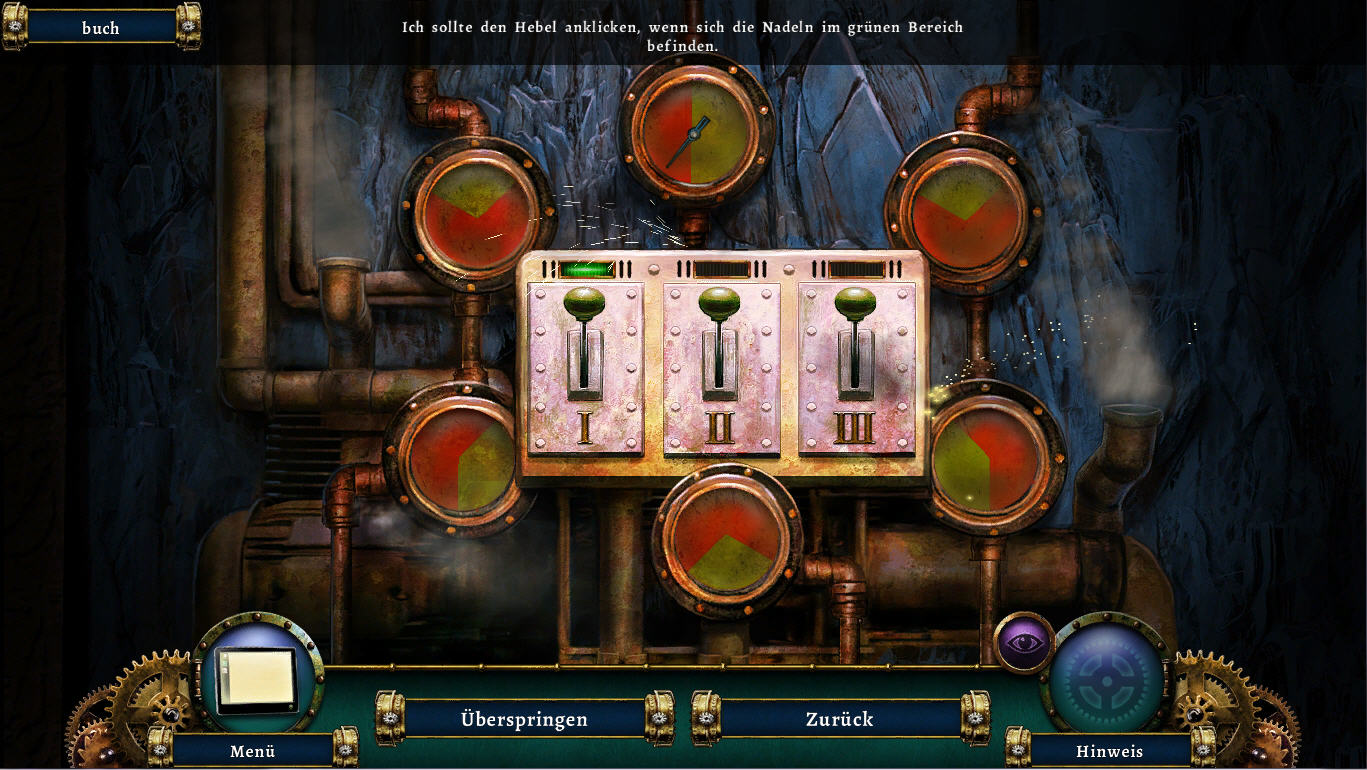Go back using the Zurück button
Screen dimensions: 1367x770
(x=839, y=719)
